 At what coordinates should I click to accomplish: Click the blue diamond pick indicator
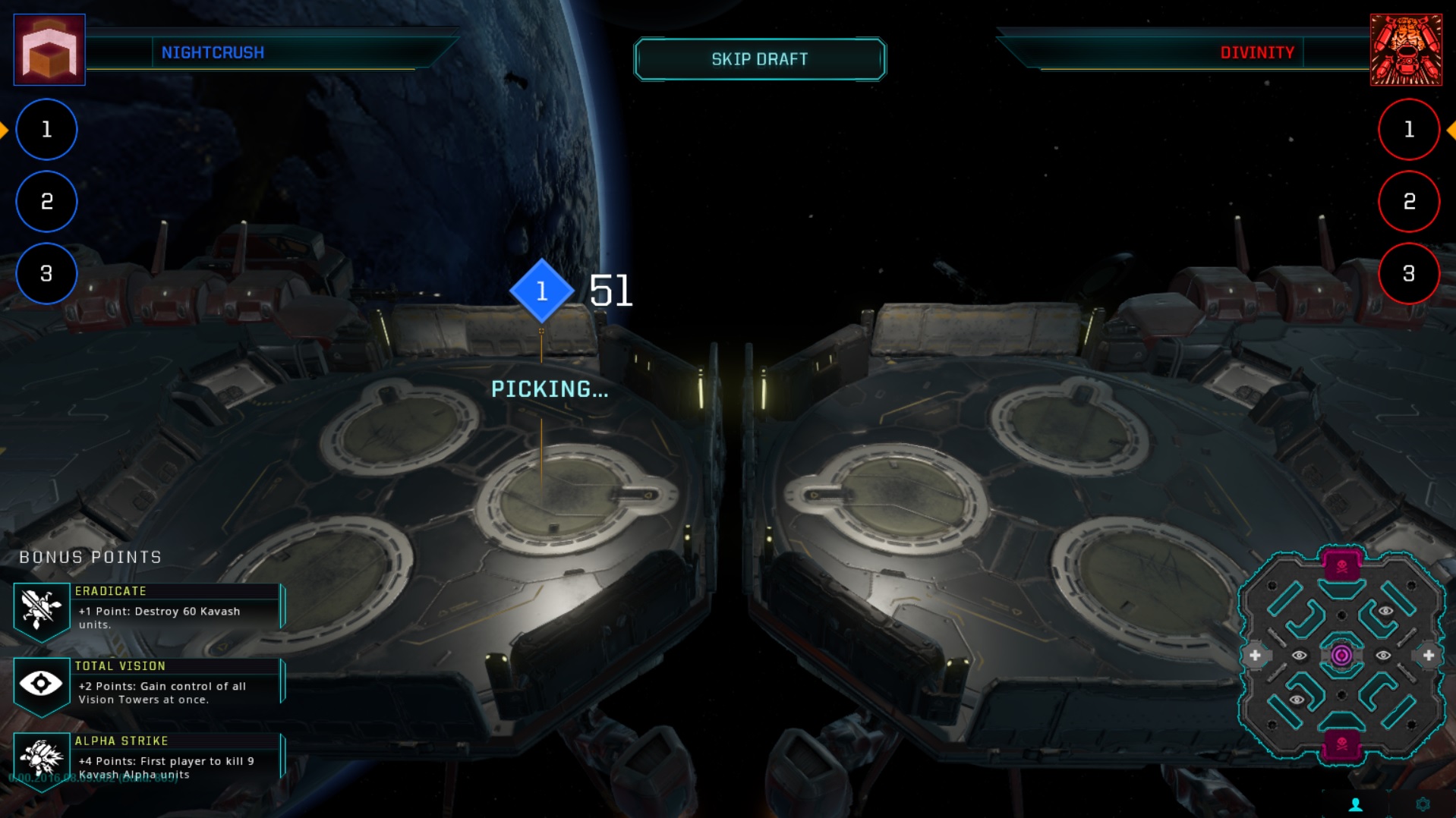tap(541, 291)
